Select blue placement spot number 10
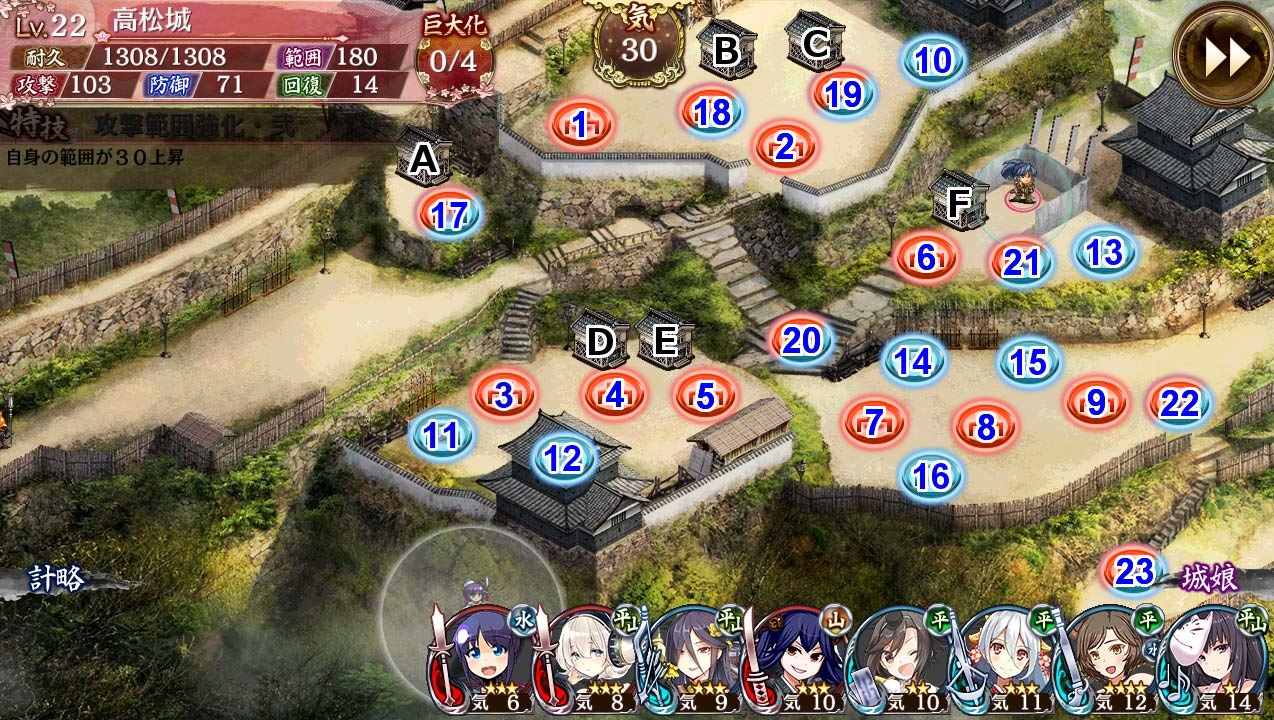 tap(933, 61)
